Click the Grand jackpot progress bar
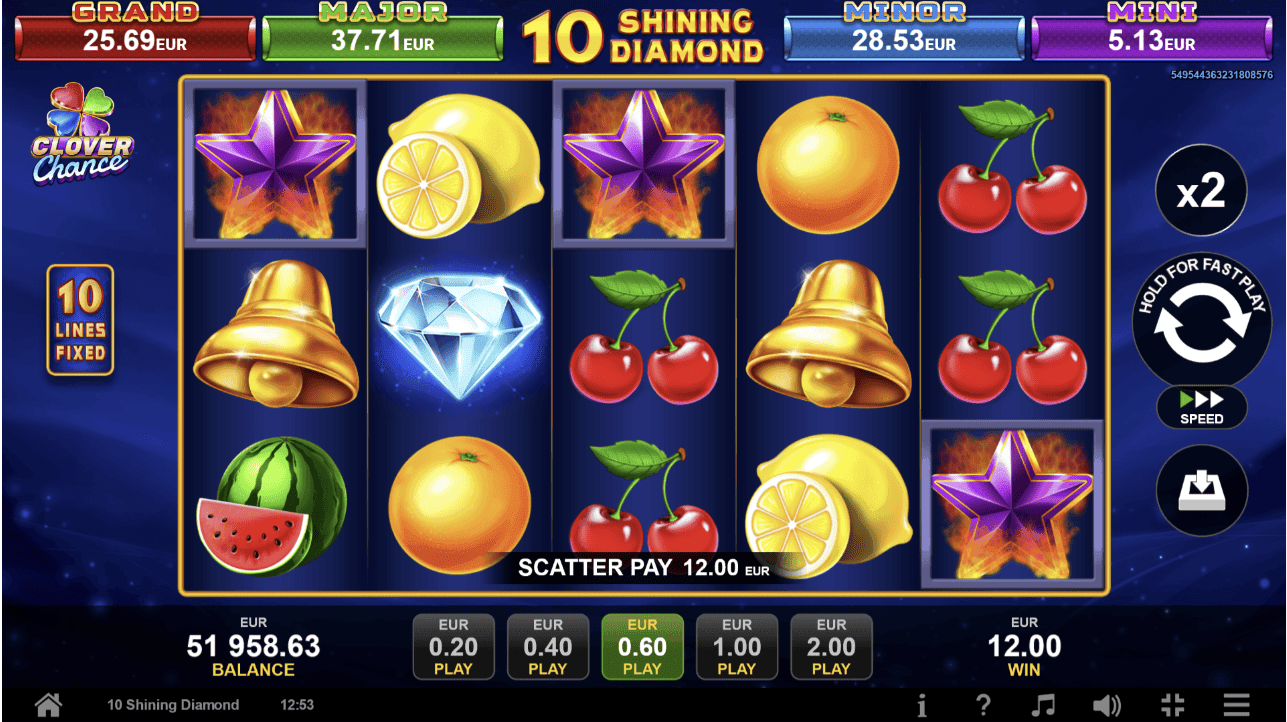Screen dimensions: 1287x722 coord(135,35)
